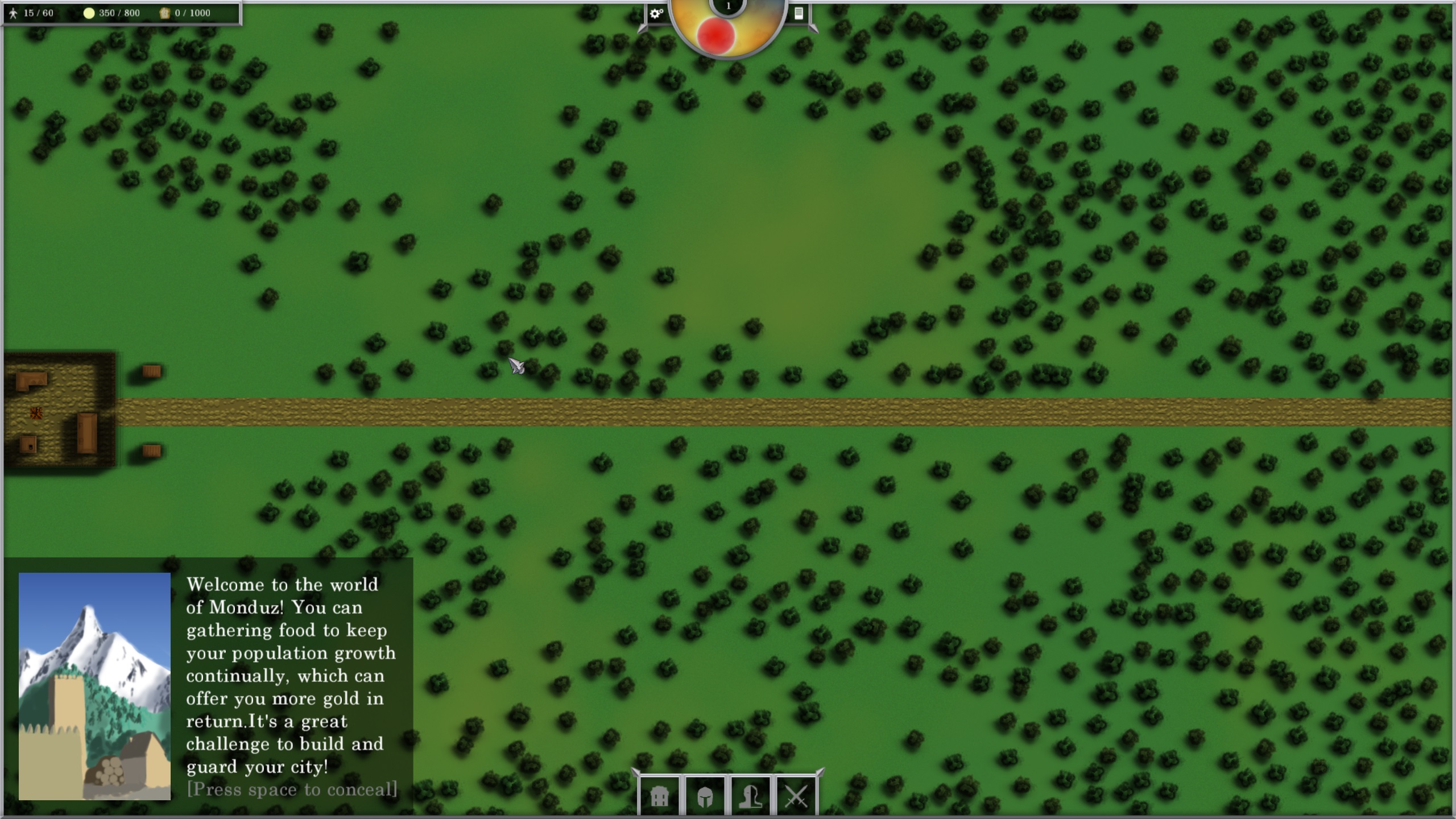The height and width of the screenshot is (819, 1456).
Task: Click the mountain castle tutorial portrait
Action: [x=94, y=686]
